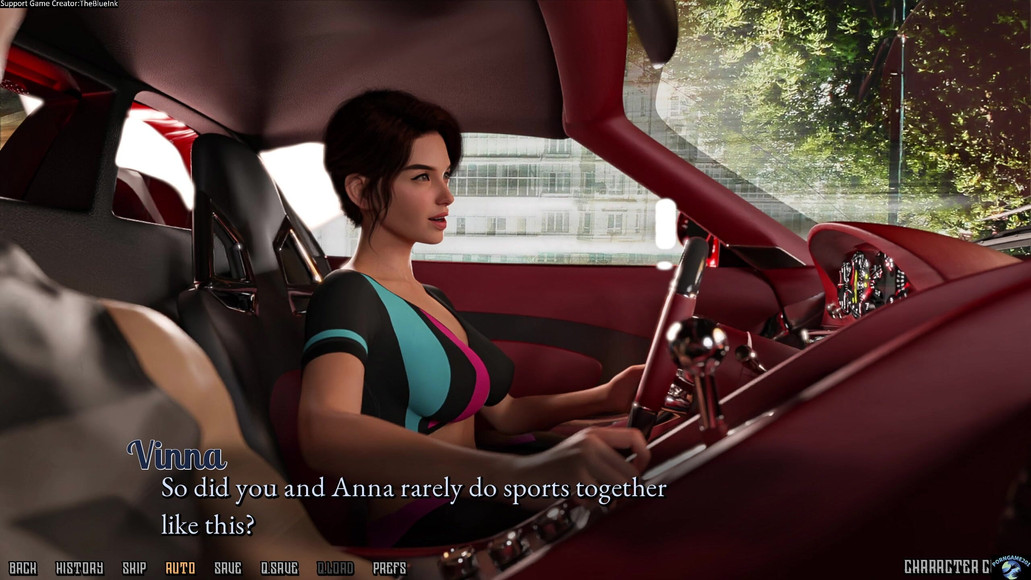Quick save with Q.Save
This screenshot has height=580, width=1031.
point(279,568)
